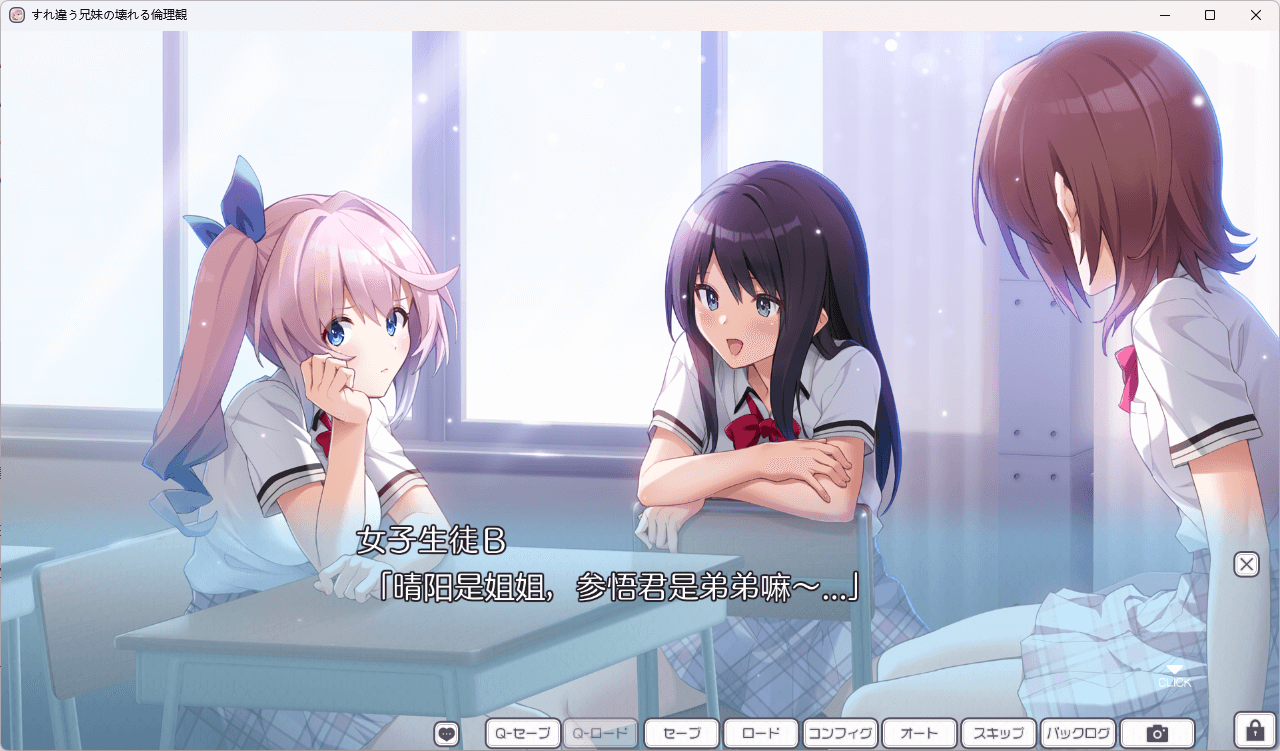
Task: Open the heart icon panel on the toolbar
Action: [446, 732]
